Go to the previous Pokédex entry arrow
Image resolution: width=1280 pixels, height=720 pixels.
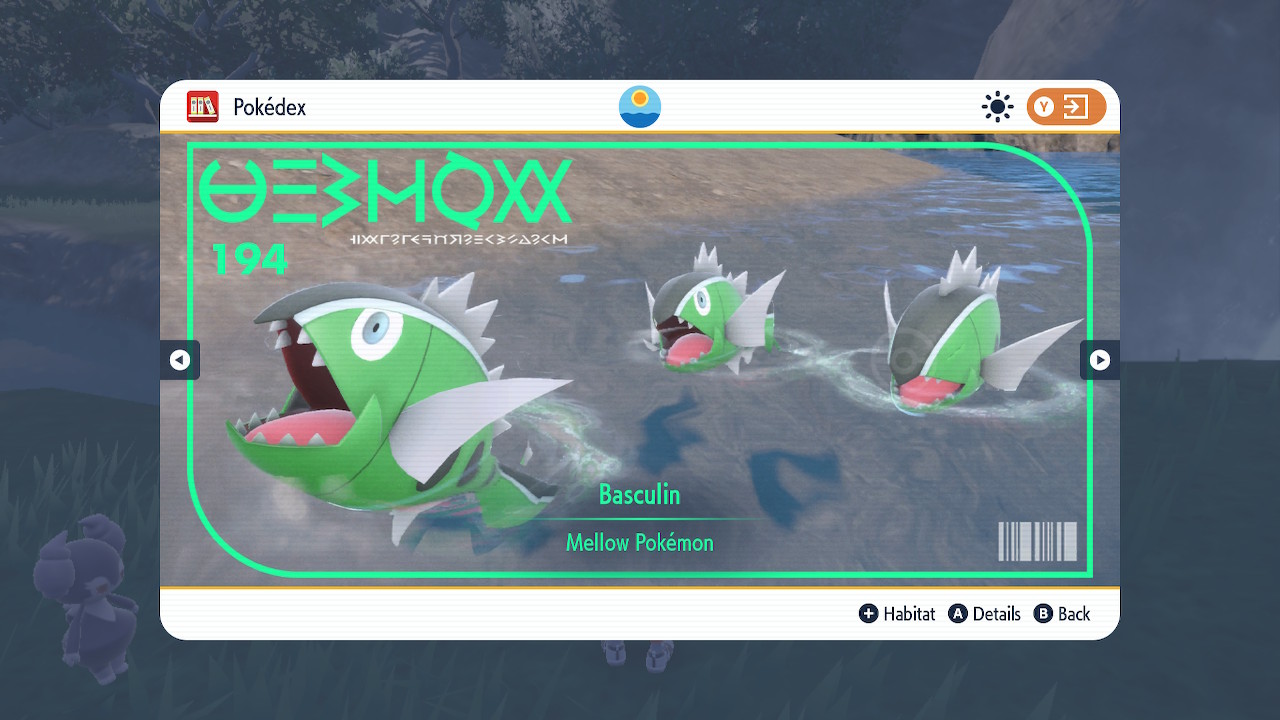180,360
